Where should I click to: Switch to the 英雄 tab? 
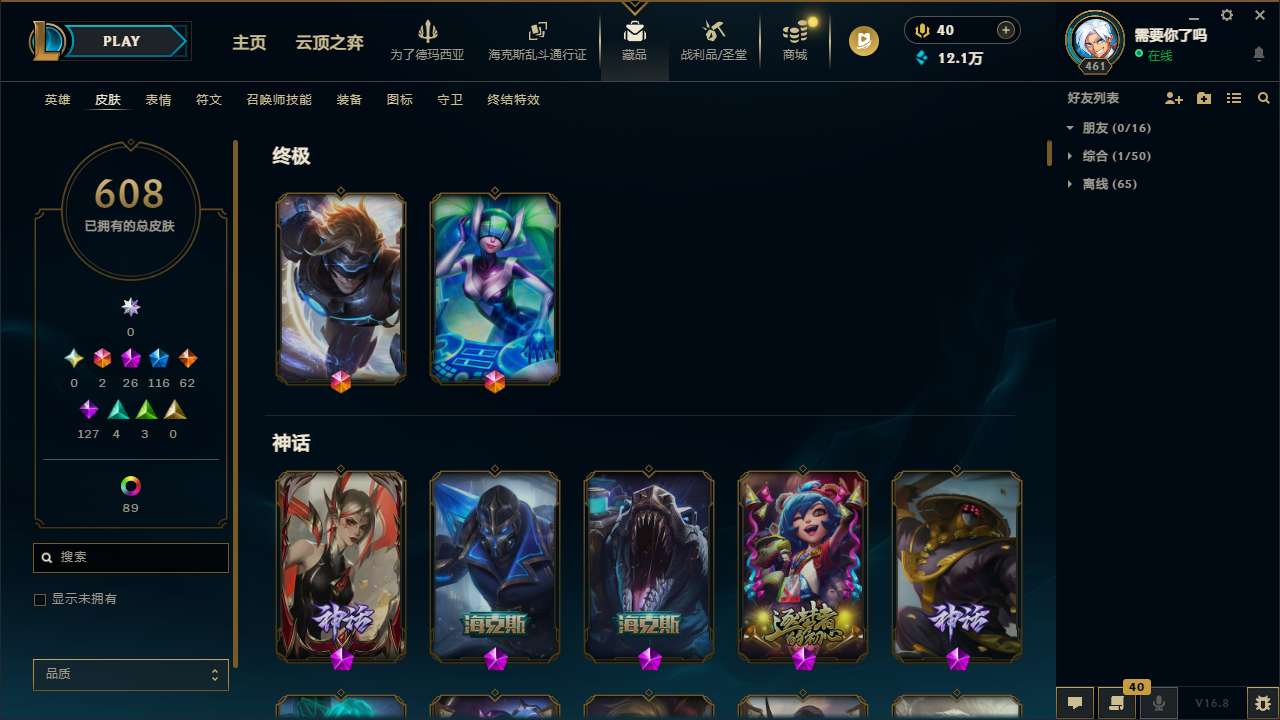click(57, 99)
